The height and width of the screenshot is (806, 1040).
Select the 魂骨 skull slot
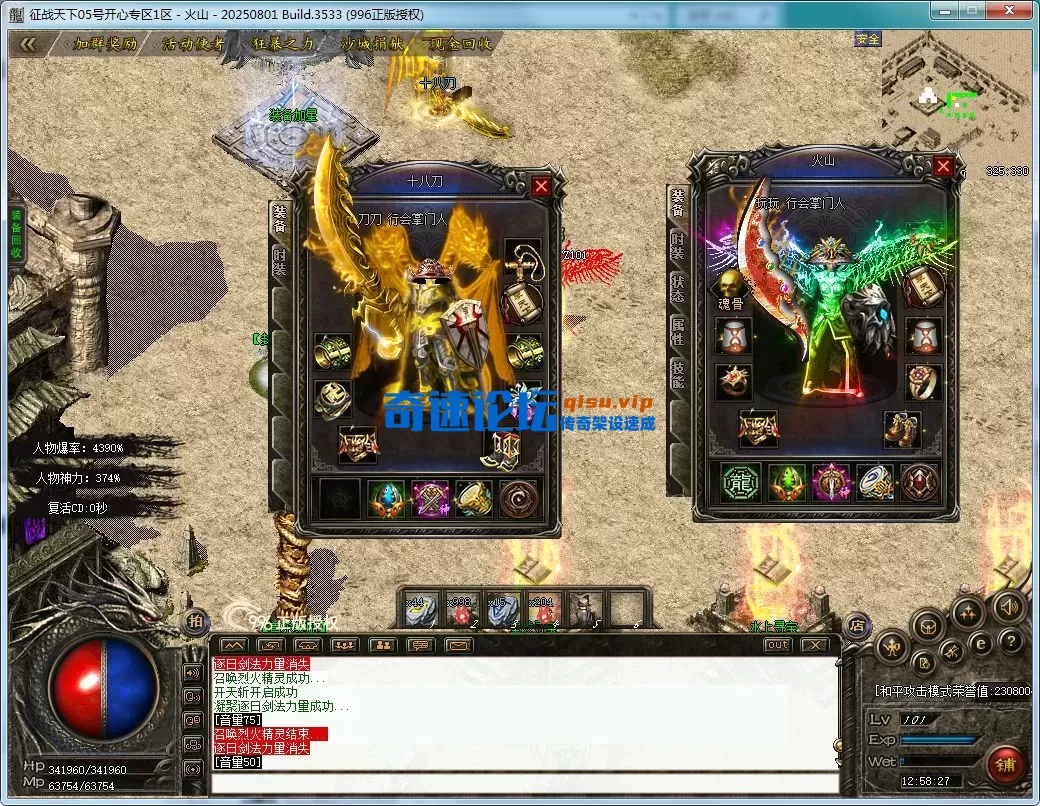tap(733, 285)
